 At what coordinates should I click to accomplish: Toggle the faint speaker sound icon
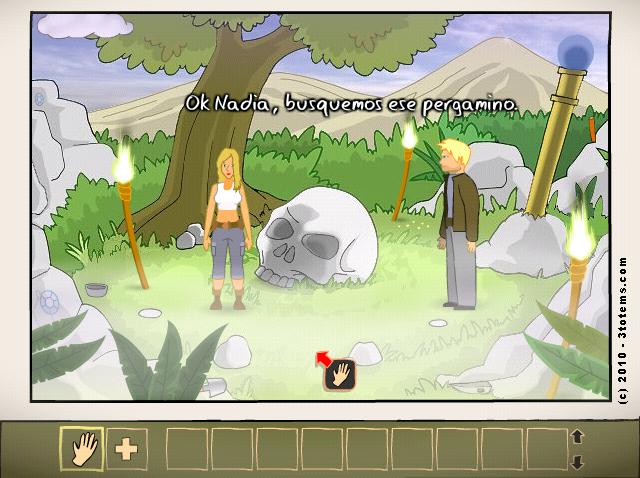coord(40,99)
